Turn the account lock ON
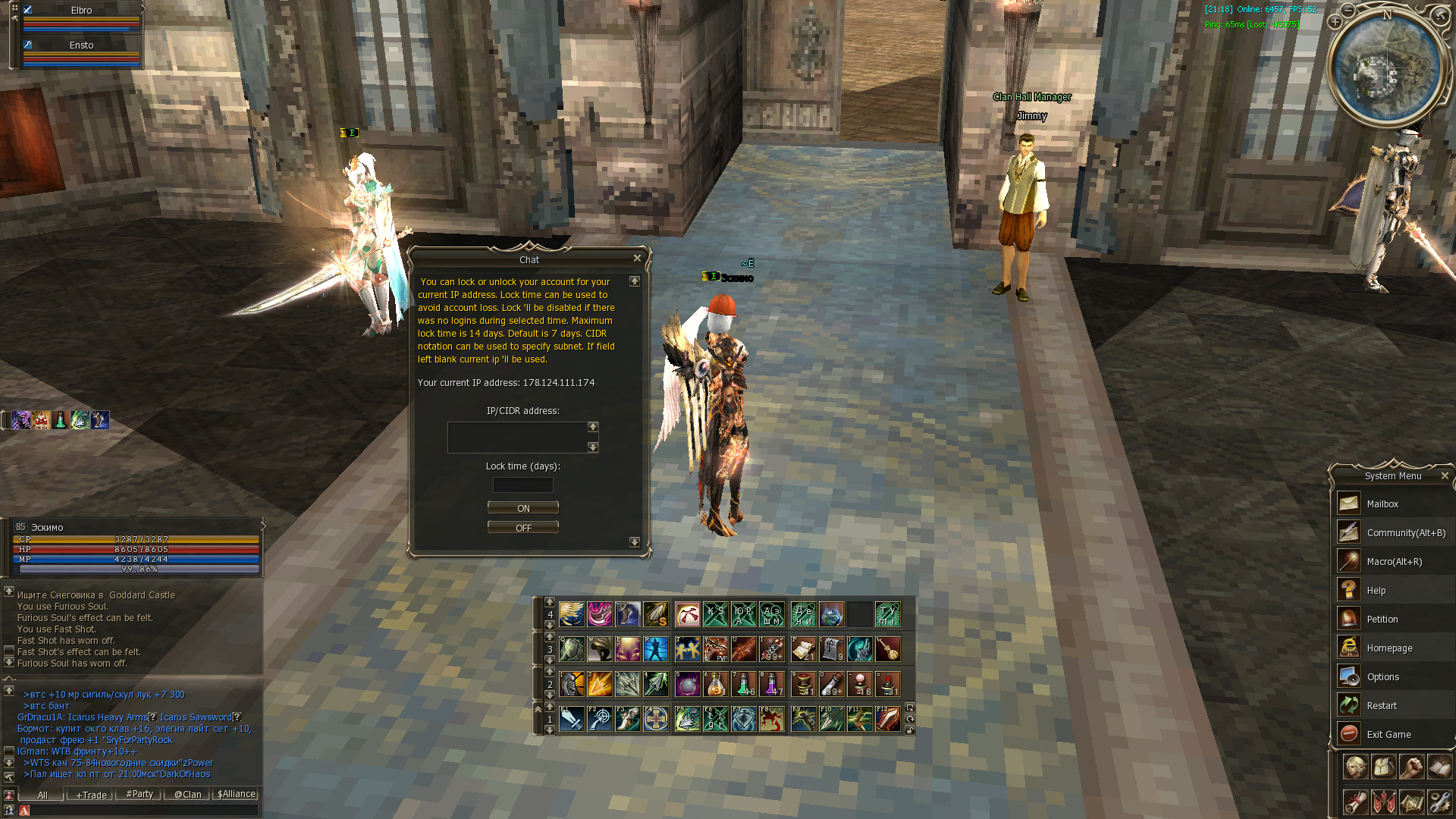The width and height of the screenshot is (1456, 819). pyautogui.click(x=522, y=508)
